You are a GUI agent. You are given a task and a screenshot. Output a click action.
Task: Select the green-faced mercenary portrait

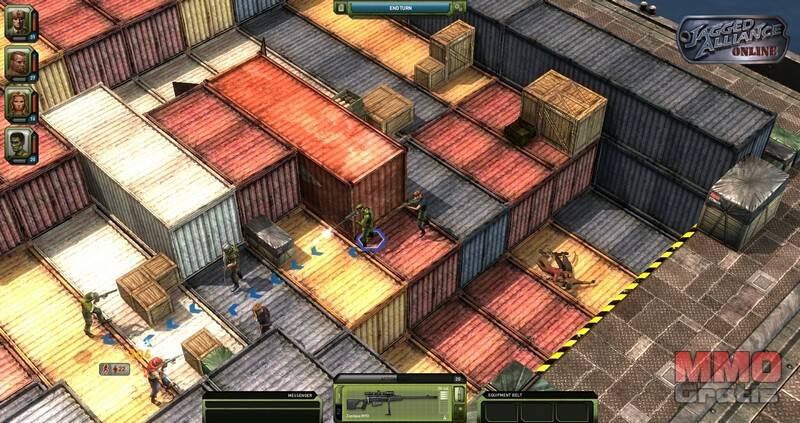16,143
